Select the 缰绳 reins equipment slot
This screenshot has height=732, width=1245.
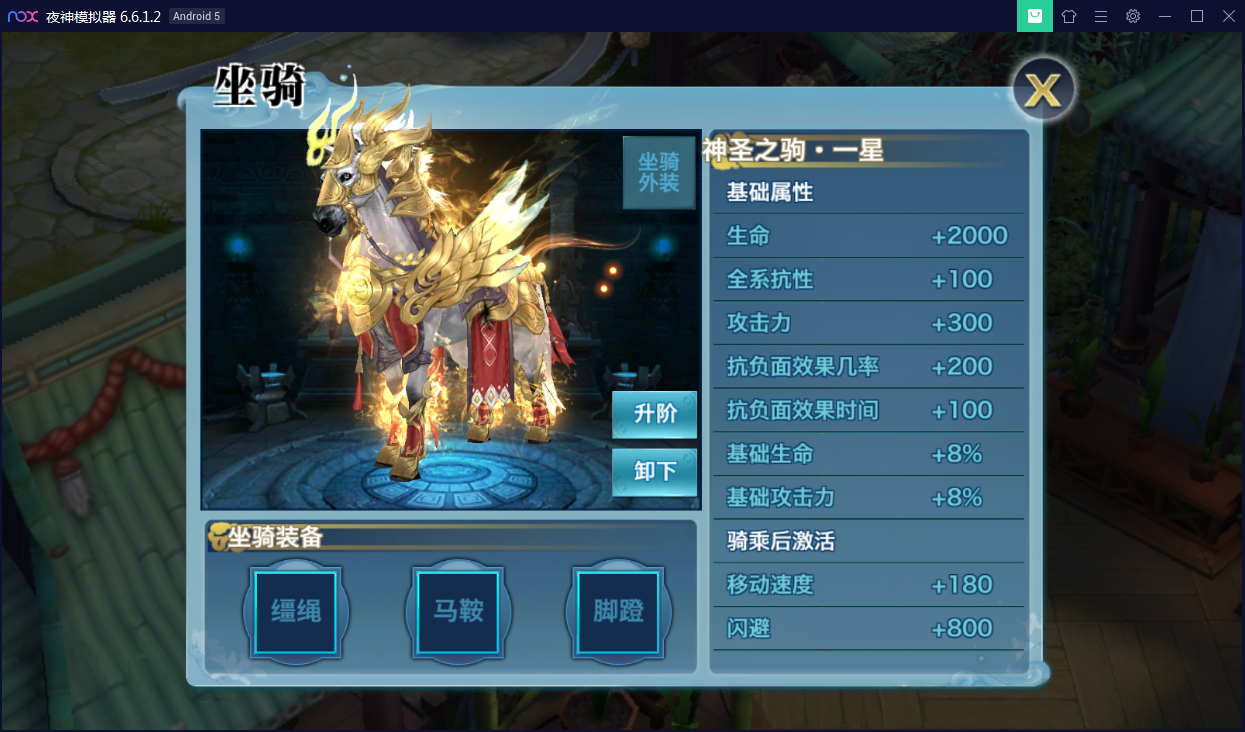[x=296, y=612]
